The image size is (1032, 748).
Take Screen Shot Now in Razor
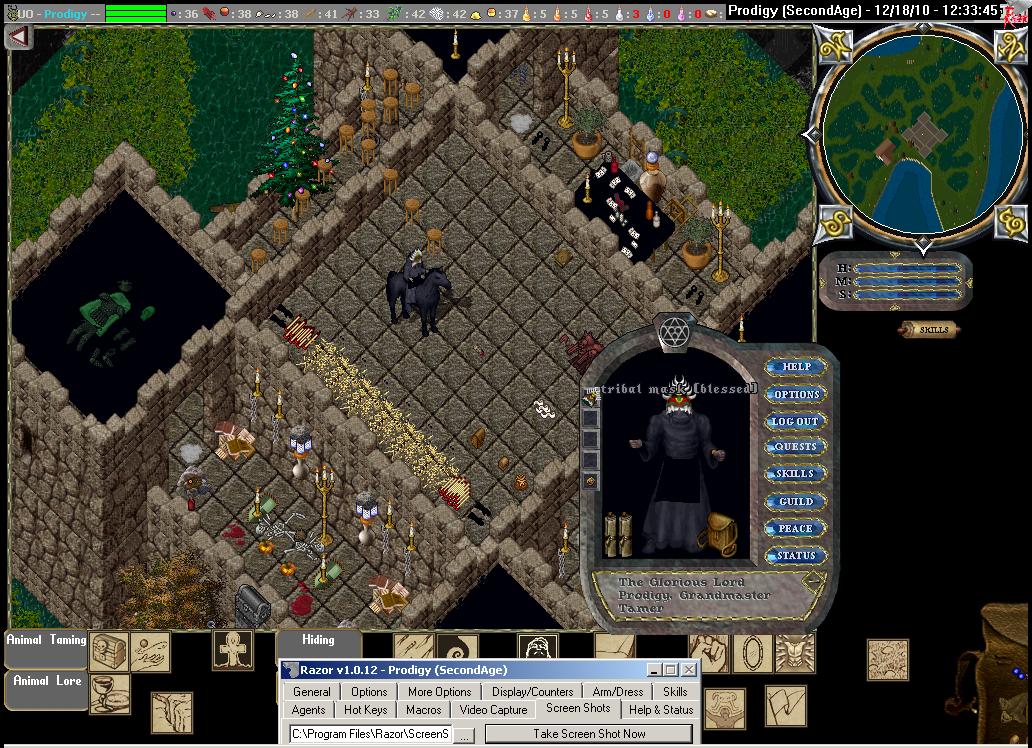point(589,733)
